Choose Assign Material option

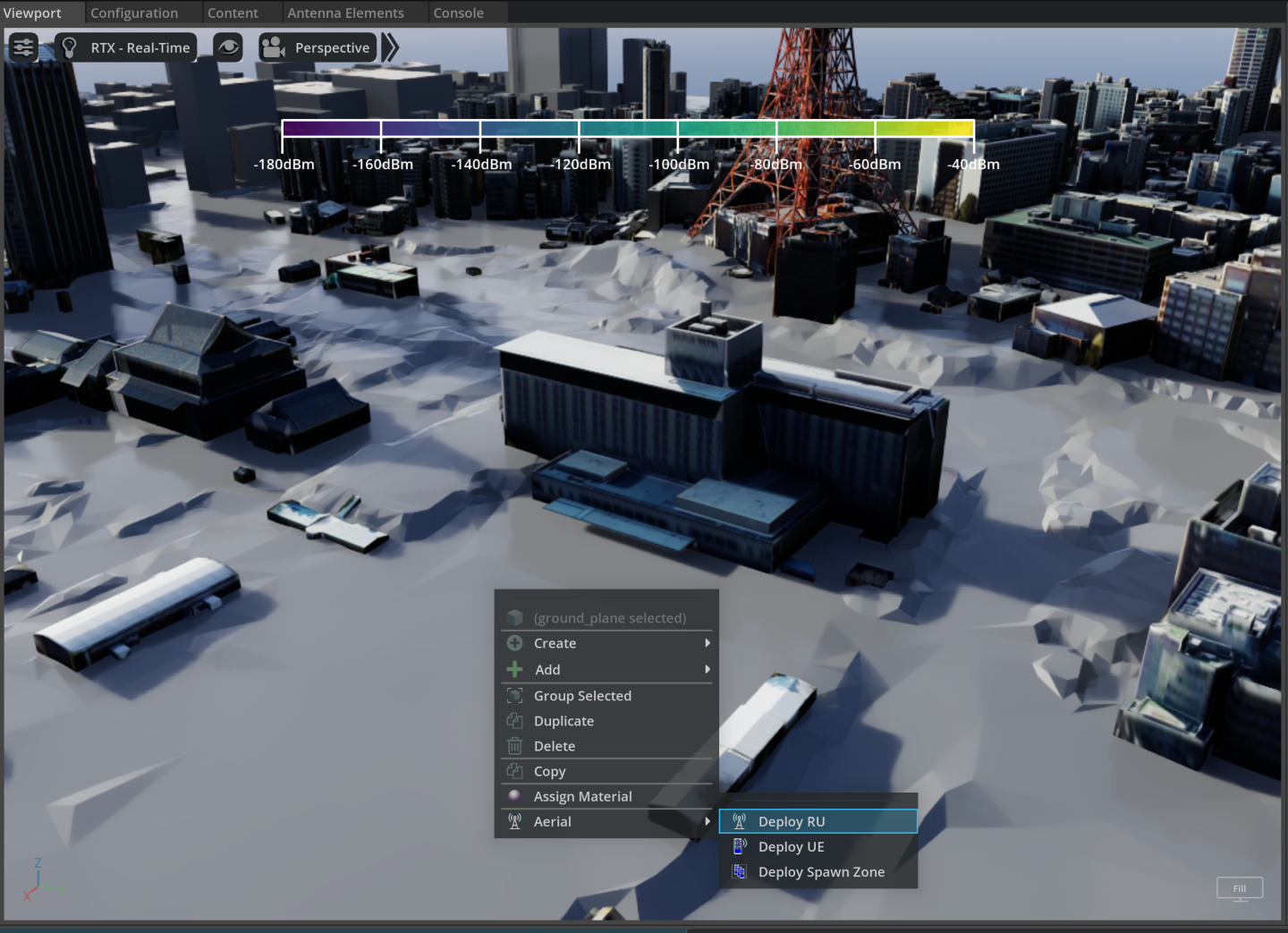coord(582,796)
